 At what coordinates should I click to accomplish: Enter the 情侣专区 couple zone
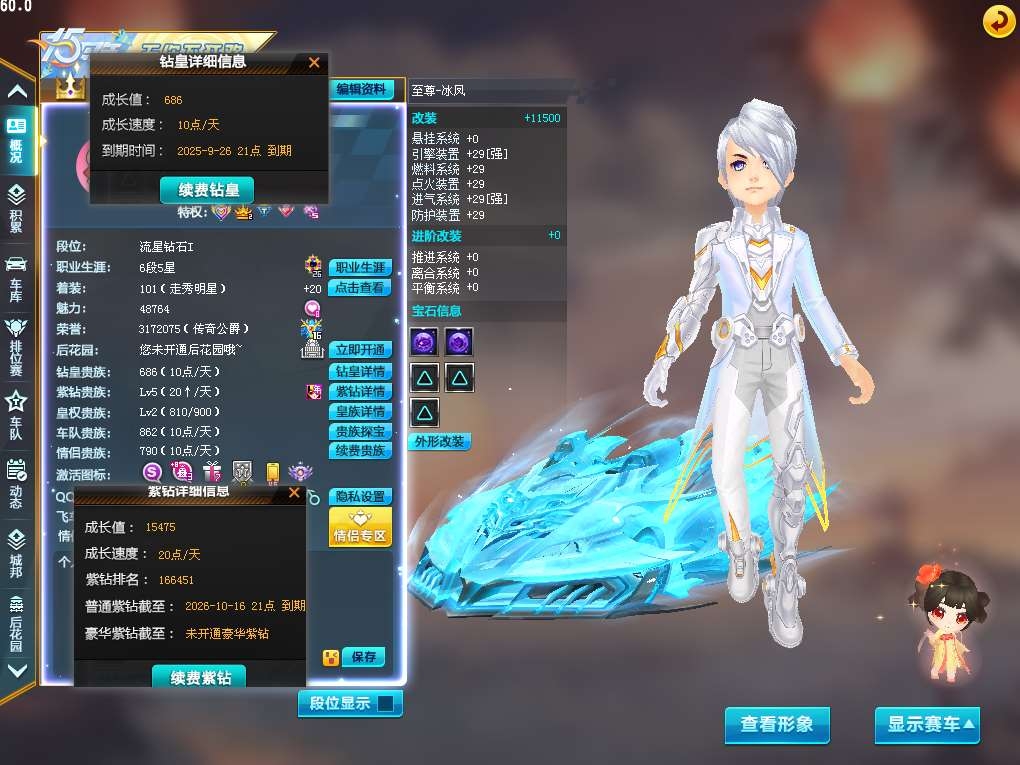360,528
